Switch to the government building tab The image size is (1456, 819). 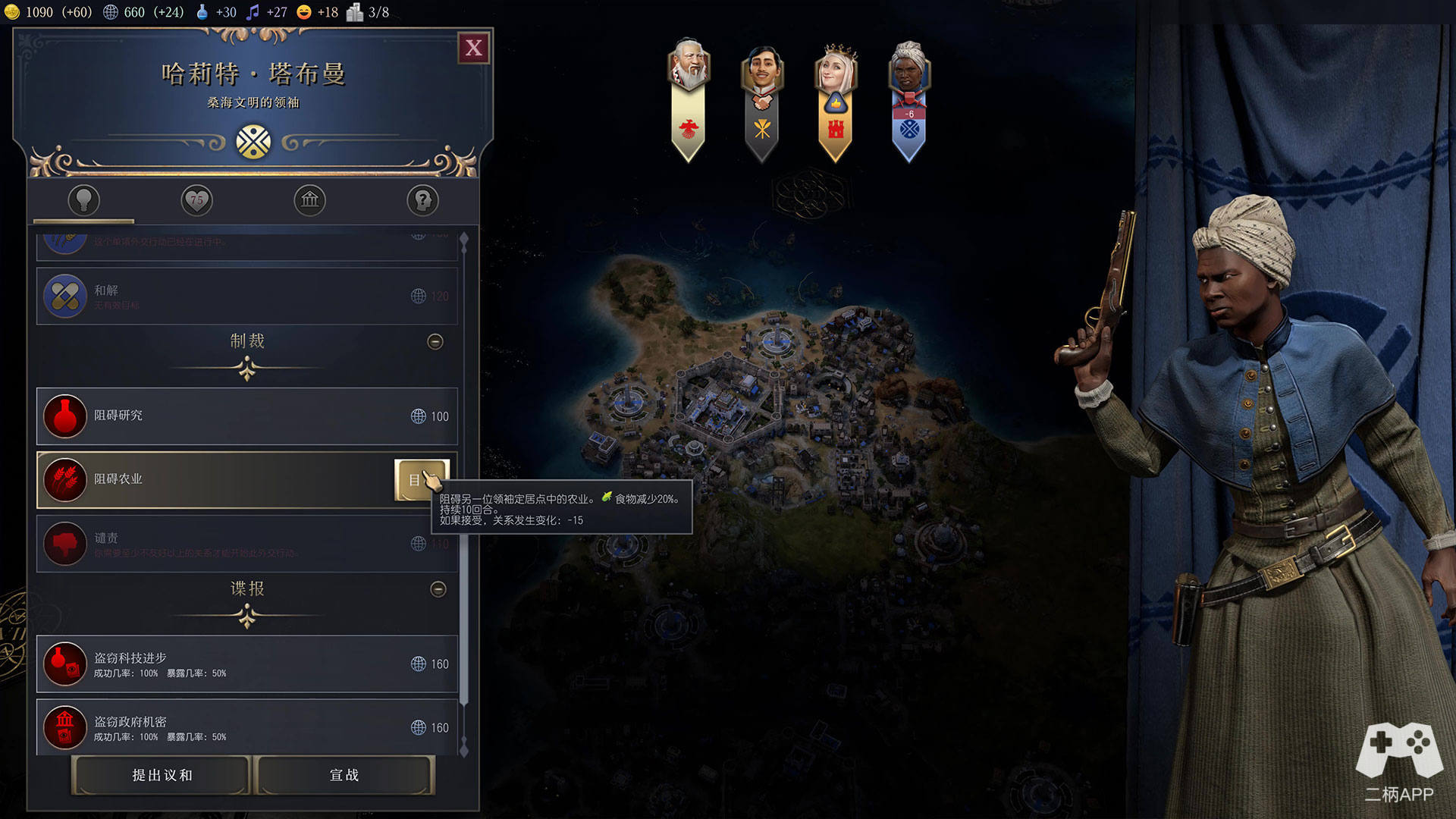point(309,200)
